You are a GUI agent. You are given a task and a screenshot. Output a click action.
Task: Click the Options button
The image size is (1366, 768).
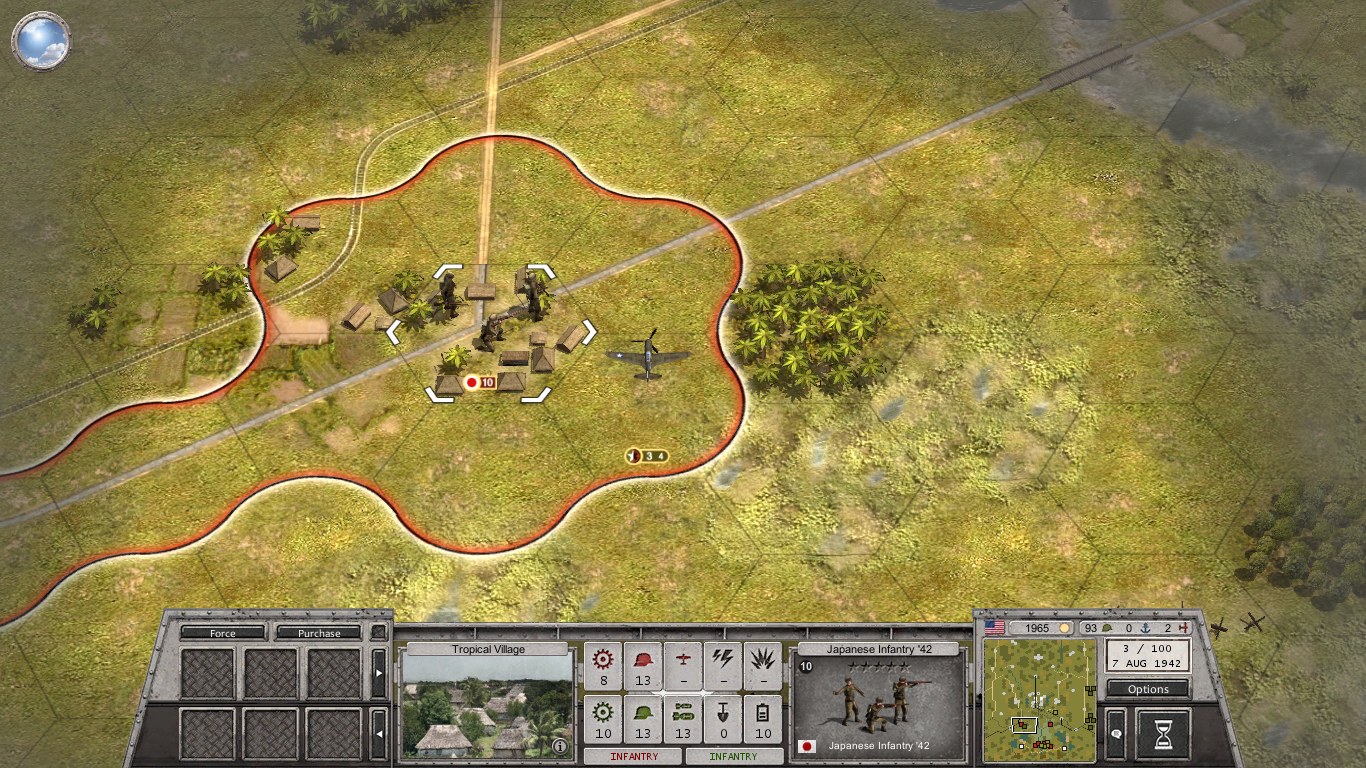(1147, 689)
